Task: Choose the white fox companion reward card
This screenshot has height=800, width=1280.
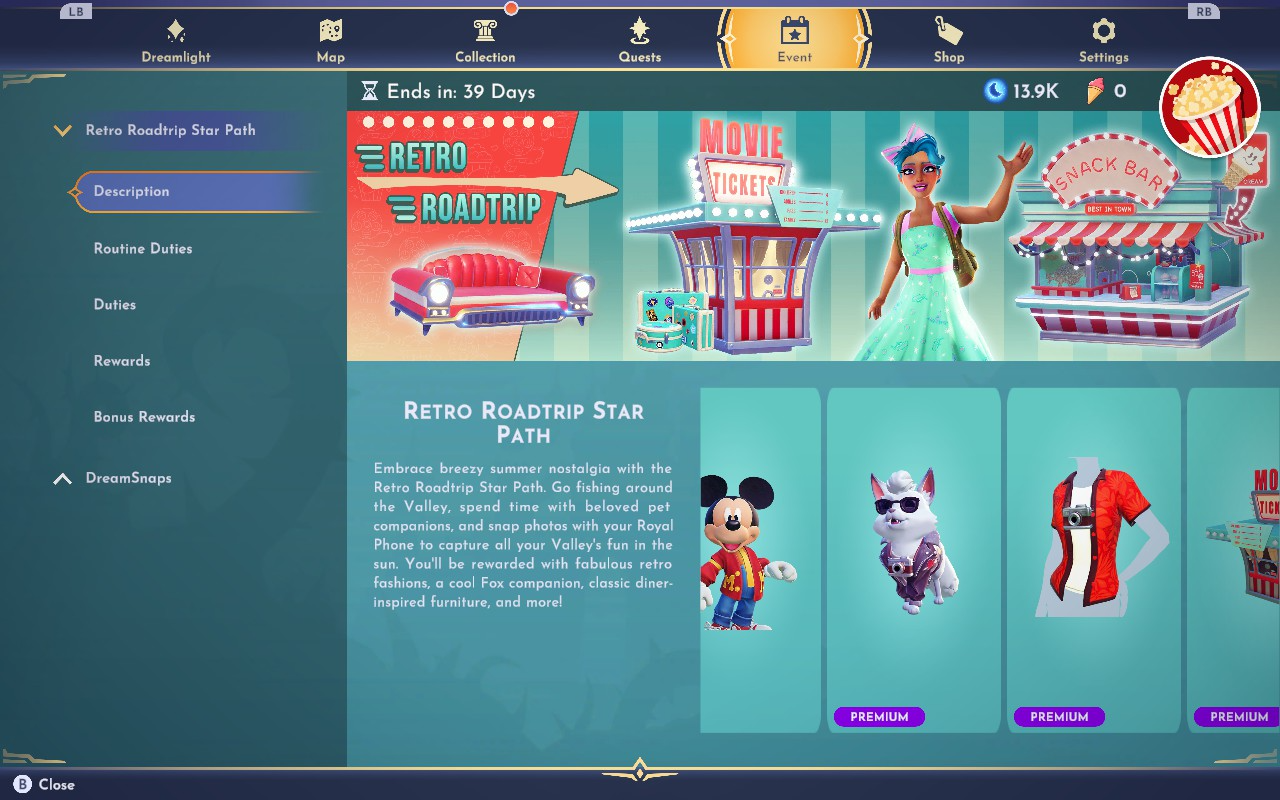Action: pos(913,560)
